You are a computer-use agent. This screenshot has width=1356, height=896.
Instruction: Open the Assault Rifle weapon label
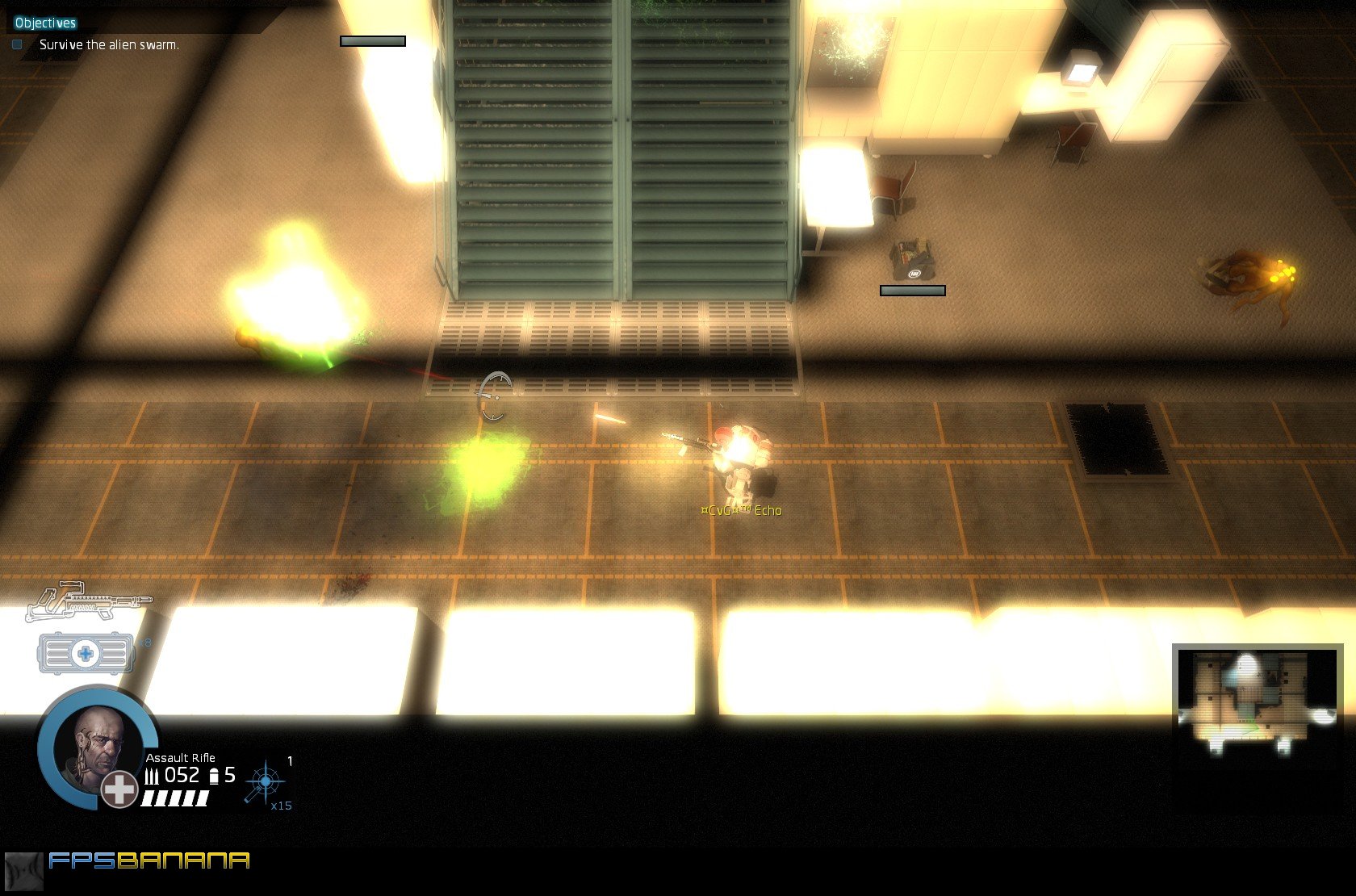pyautogui.click(x=179, y=758)
